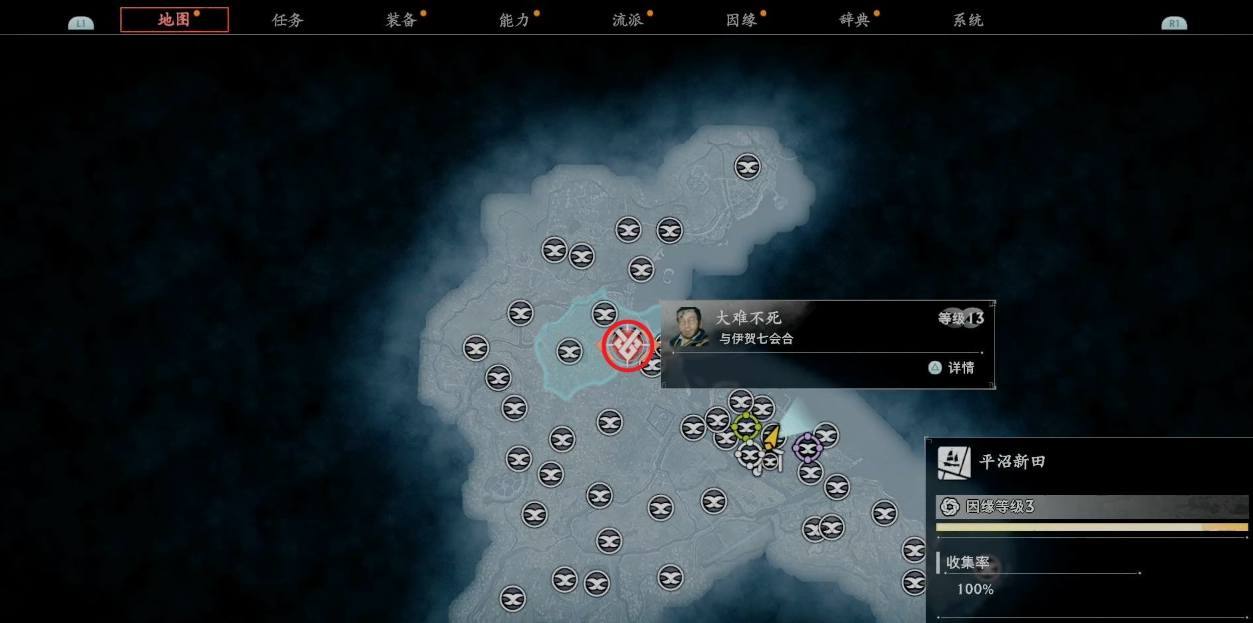The image size is (1253, 623).
Task: Select the red-circled mission marker
Action: 627,345
